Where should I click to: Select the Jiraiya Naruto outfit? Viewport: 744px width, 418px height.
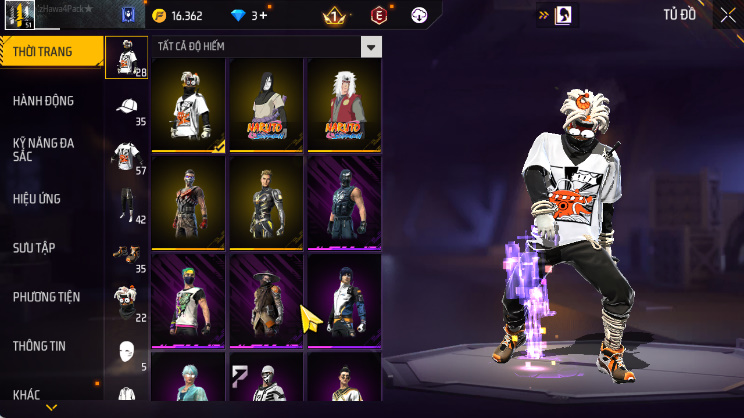(343, 105)
